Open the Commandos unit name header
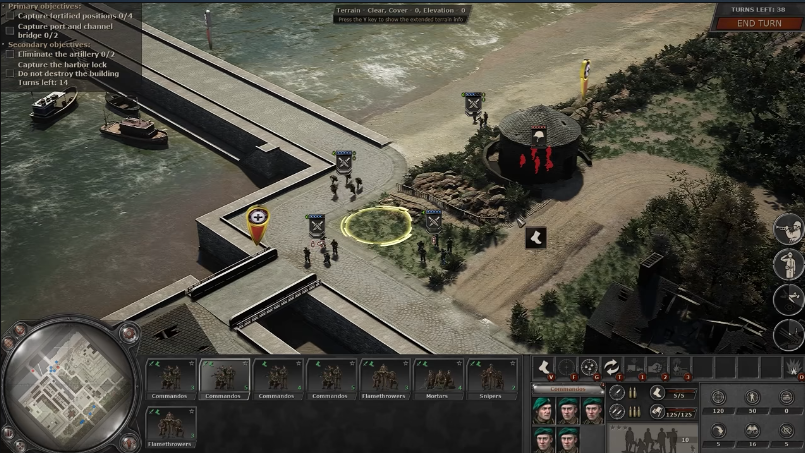The height and width of the screenshot is (453, 805). pos(567,389)
